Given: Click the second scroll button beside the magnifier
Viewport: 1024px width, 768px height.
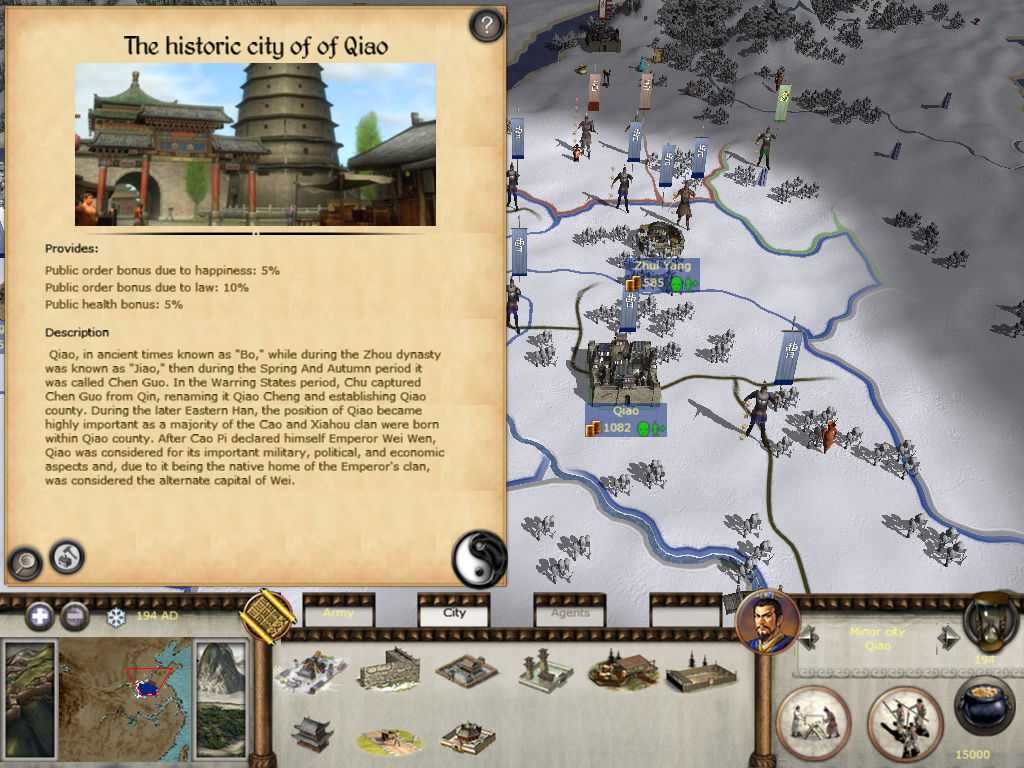Looking at the screenshot, I should coord(67,556).
